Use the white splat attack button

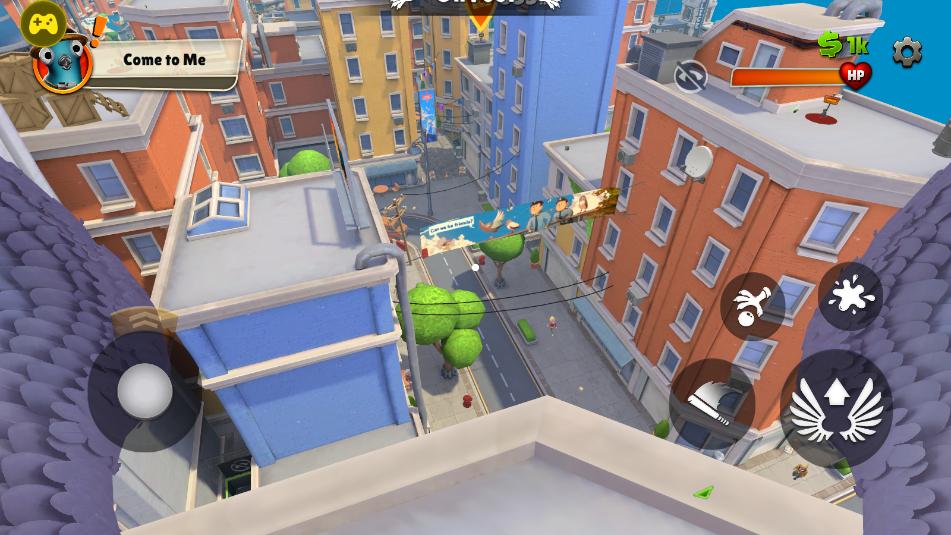pyautogui.click(x=850, y=296)
